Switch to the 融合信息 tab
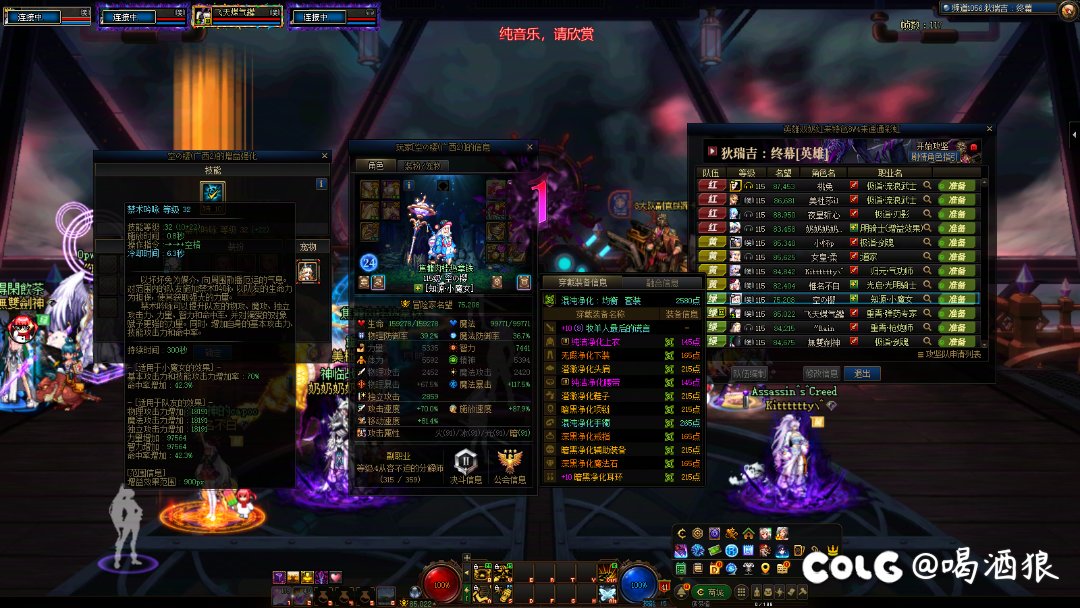1080x608 pixels. [662, 283]
